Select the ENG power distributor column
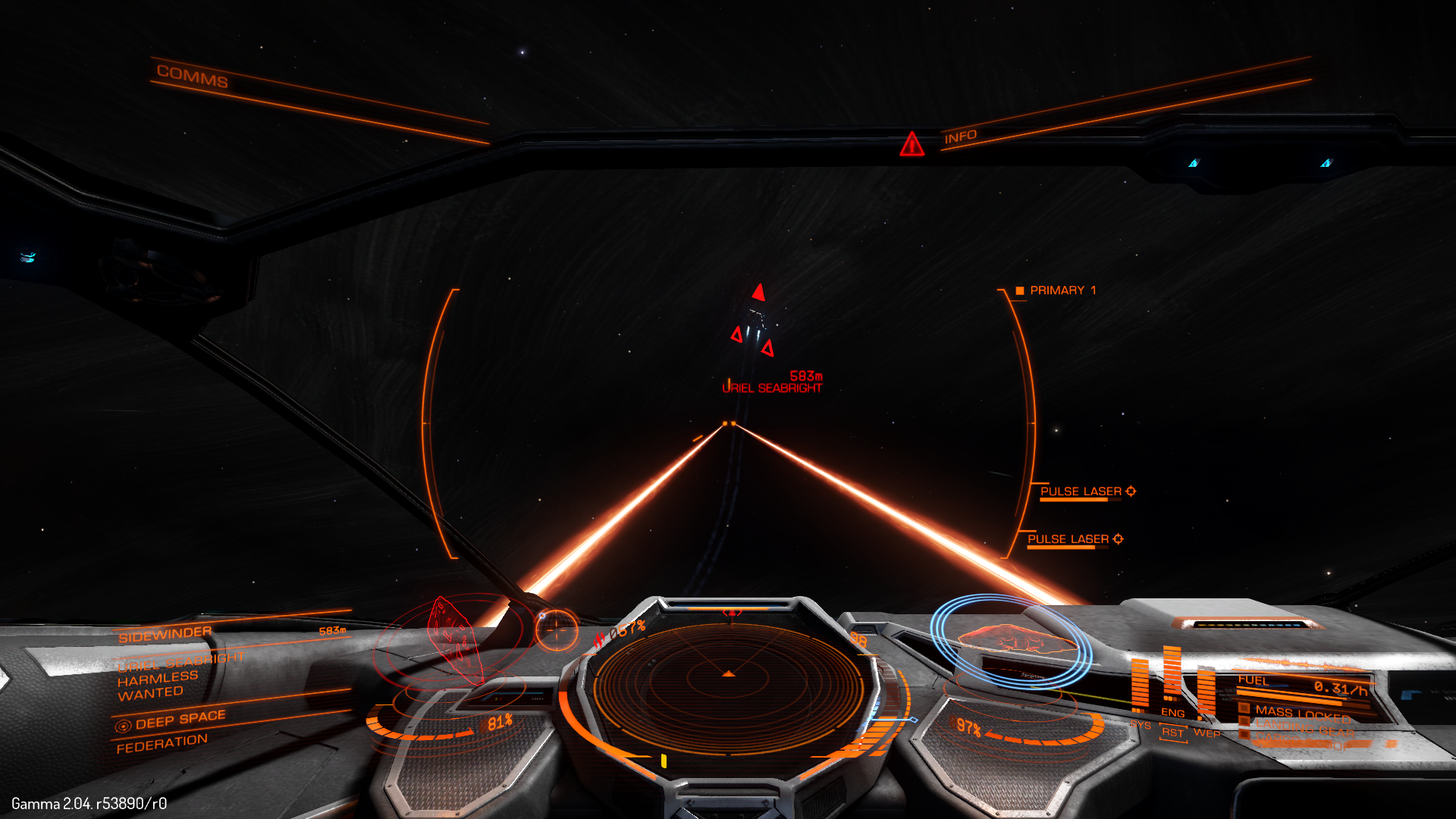Viewport: 1456px width, 819px height. [x=1172, y=682]
